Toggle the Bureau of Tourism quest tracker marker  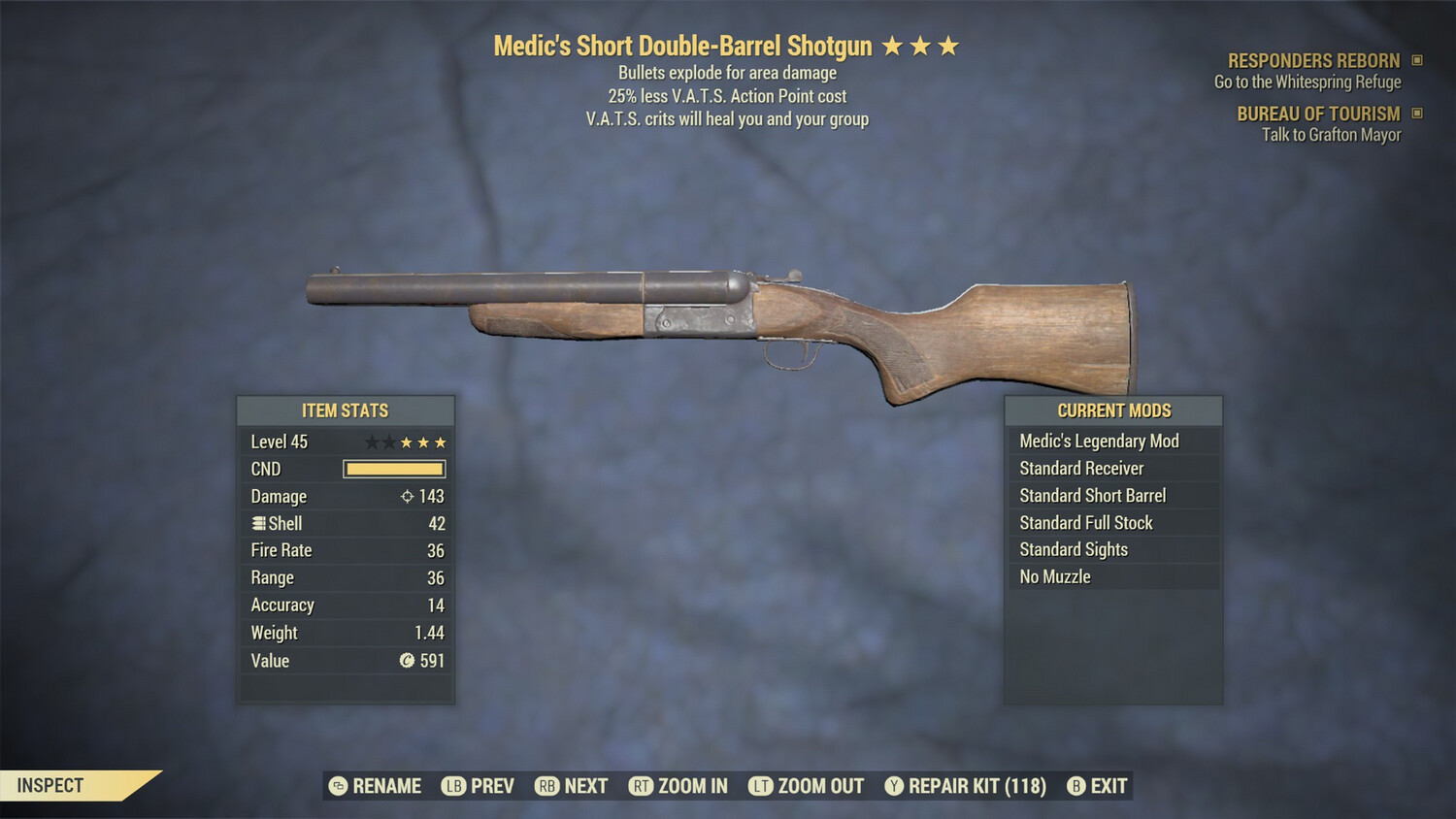point(1416,114)
